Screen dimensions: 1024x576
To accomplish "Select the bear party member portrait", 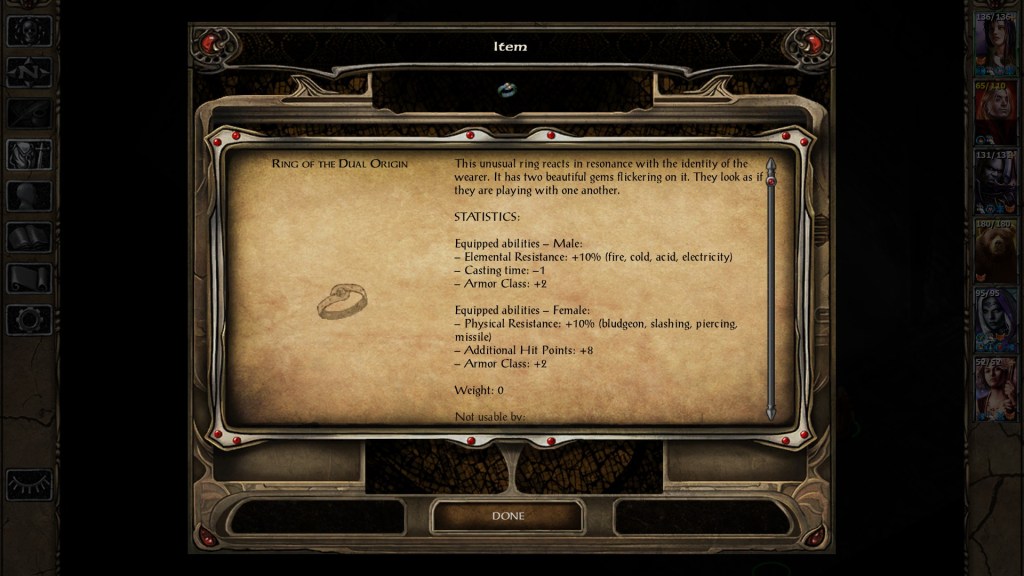I will coord(995,250).
